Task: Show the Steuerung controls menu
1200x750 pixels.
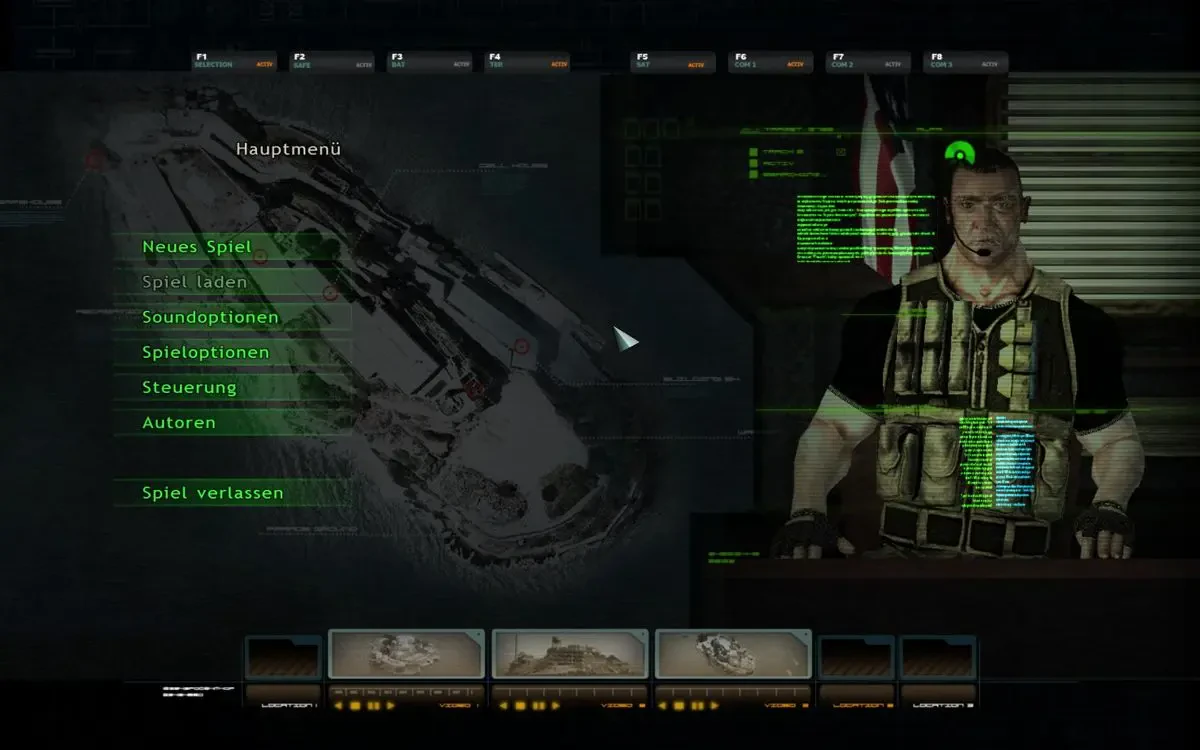Action: (190, 387)
